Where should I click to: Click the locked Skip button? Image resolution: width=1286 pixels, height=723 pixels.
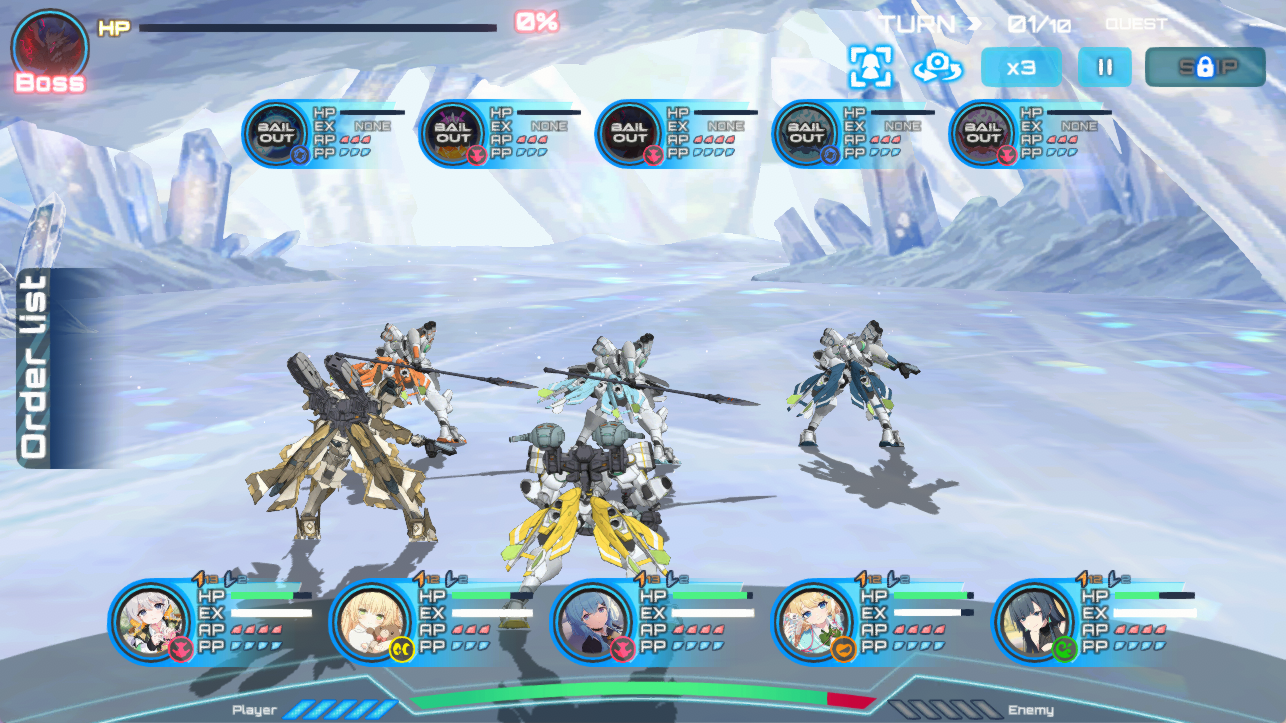pos(1204,67)
